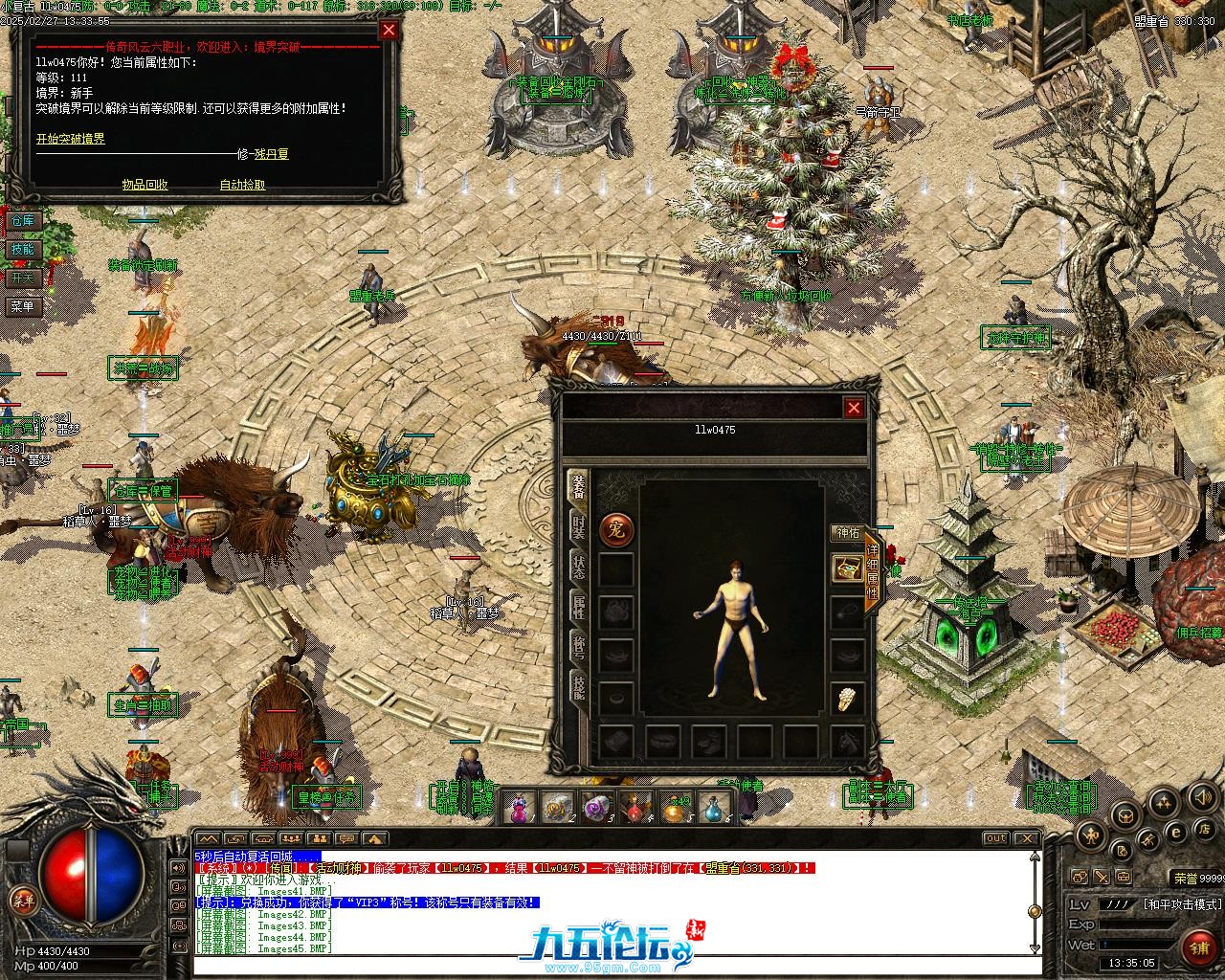Select the 自动拾取 auto-pickup link
1225x980 pixels.
tap(242, 185)
